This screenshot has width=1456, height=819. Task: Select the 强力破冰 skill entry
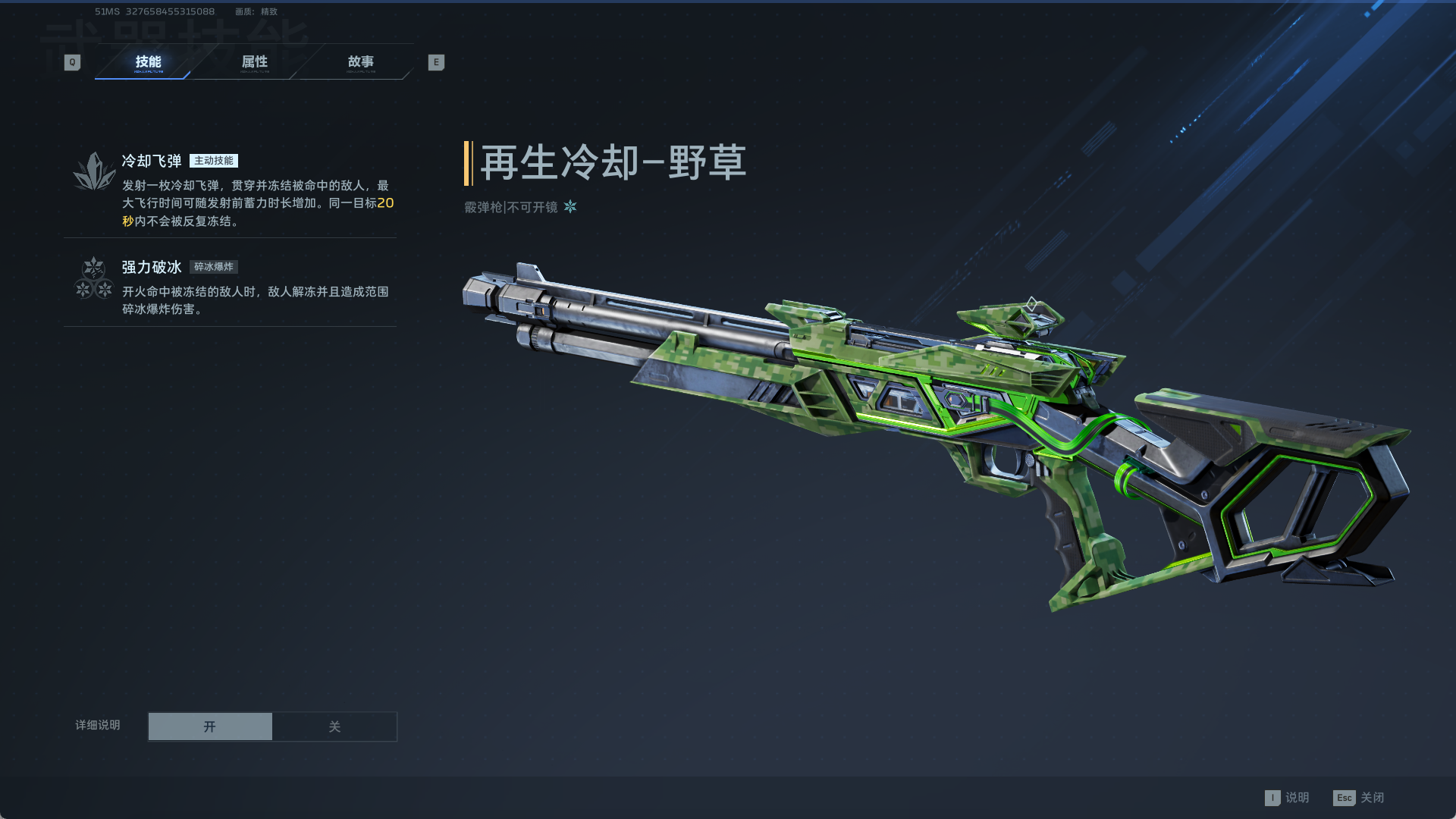(x=230, y=287)
